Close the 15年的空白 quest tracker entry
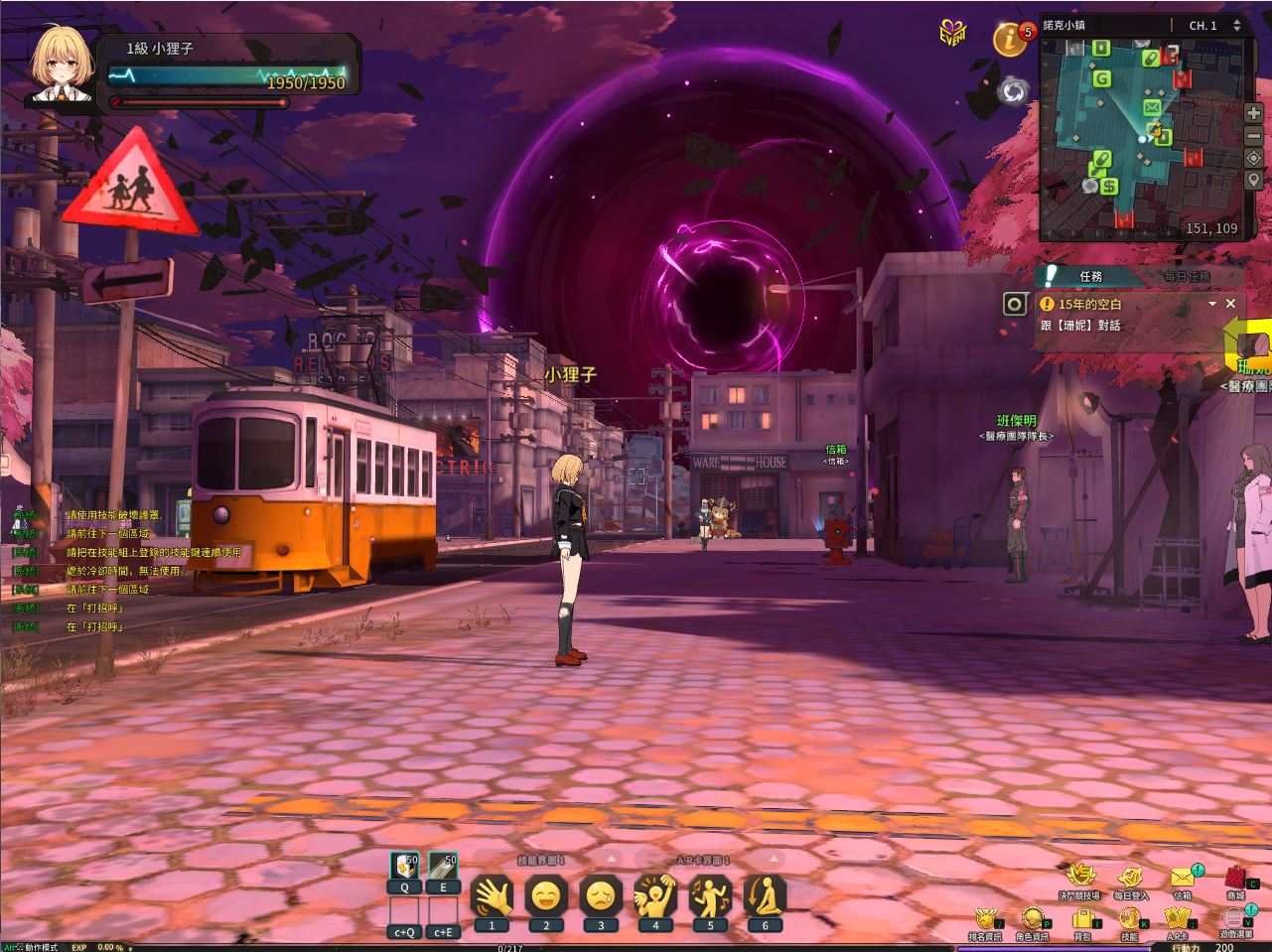 (1231, 304)
